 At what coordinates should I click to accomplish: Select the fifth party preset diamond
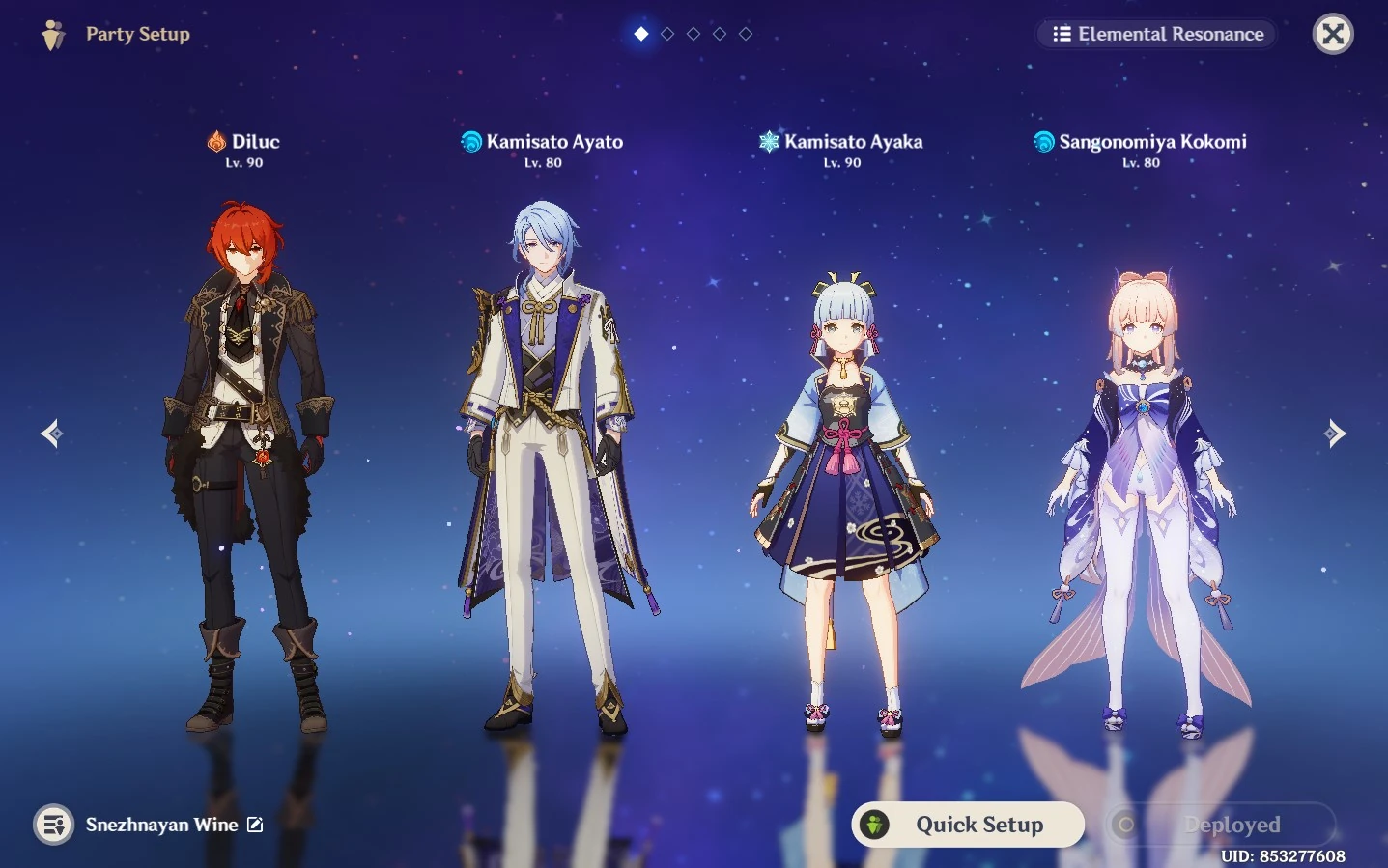745,32
